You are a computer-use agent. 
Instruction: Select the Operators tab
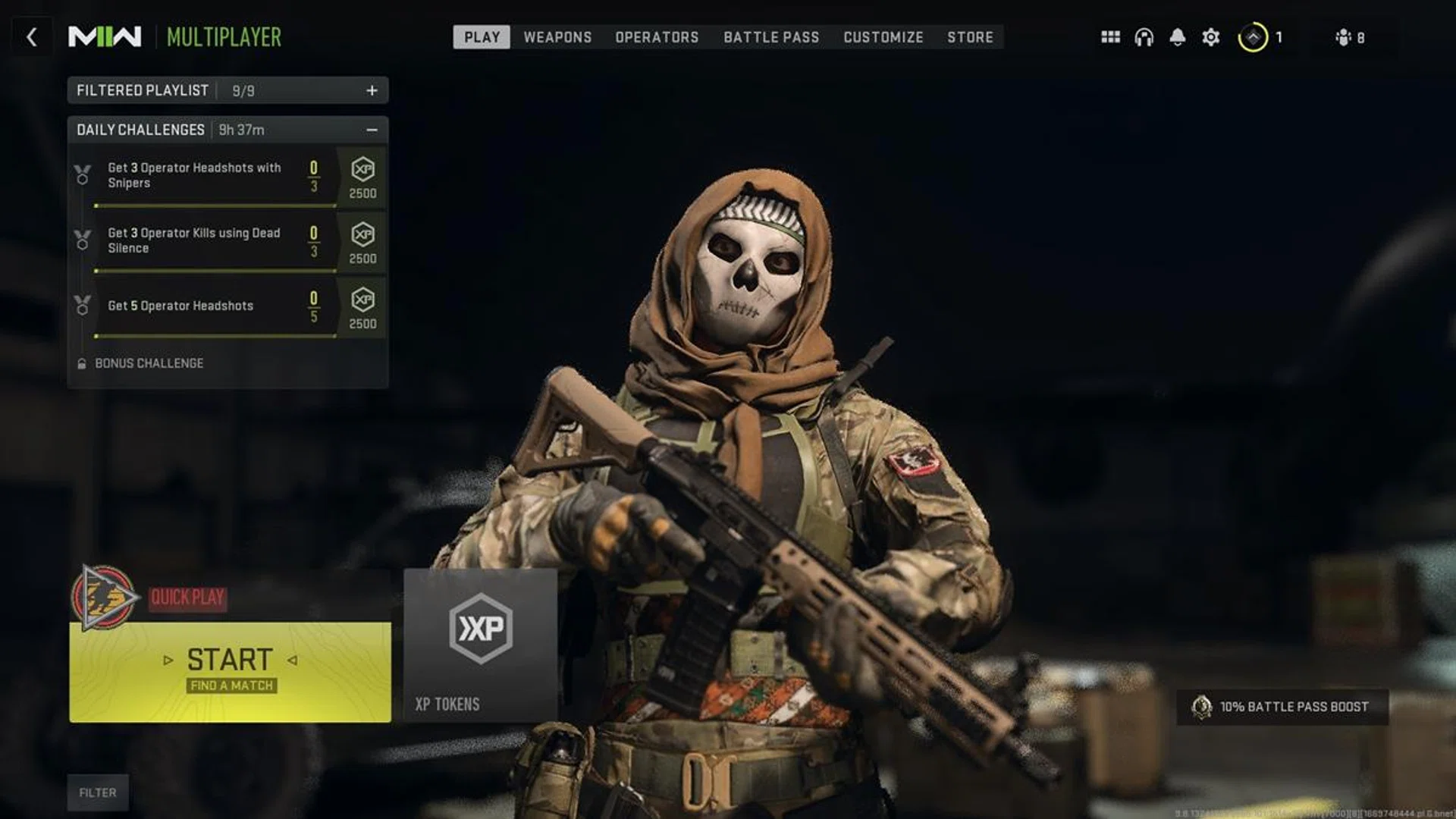[x=657, y=37]
